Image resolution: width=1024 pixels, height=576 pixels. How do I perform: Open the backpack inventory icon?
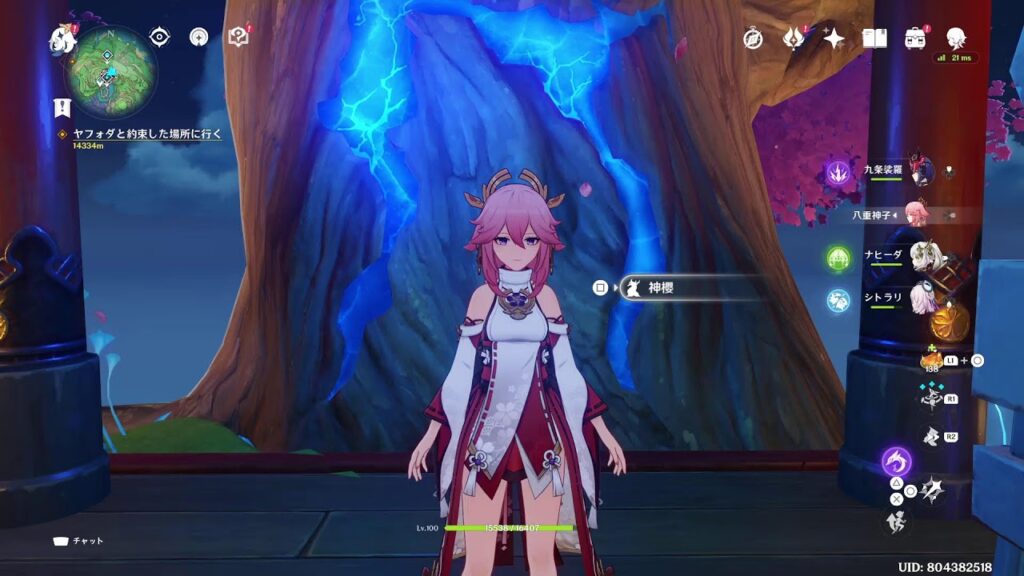point(914,39)
